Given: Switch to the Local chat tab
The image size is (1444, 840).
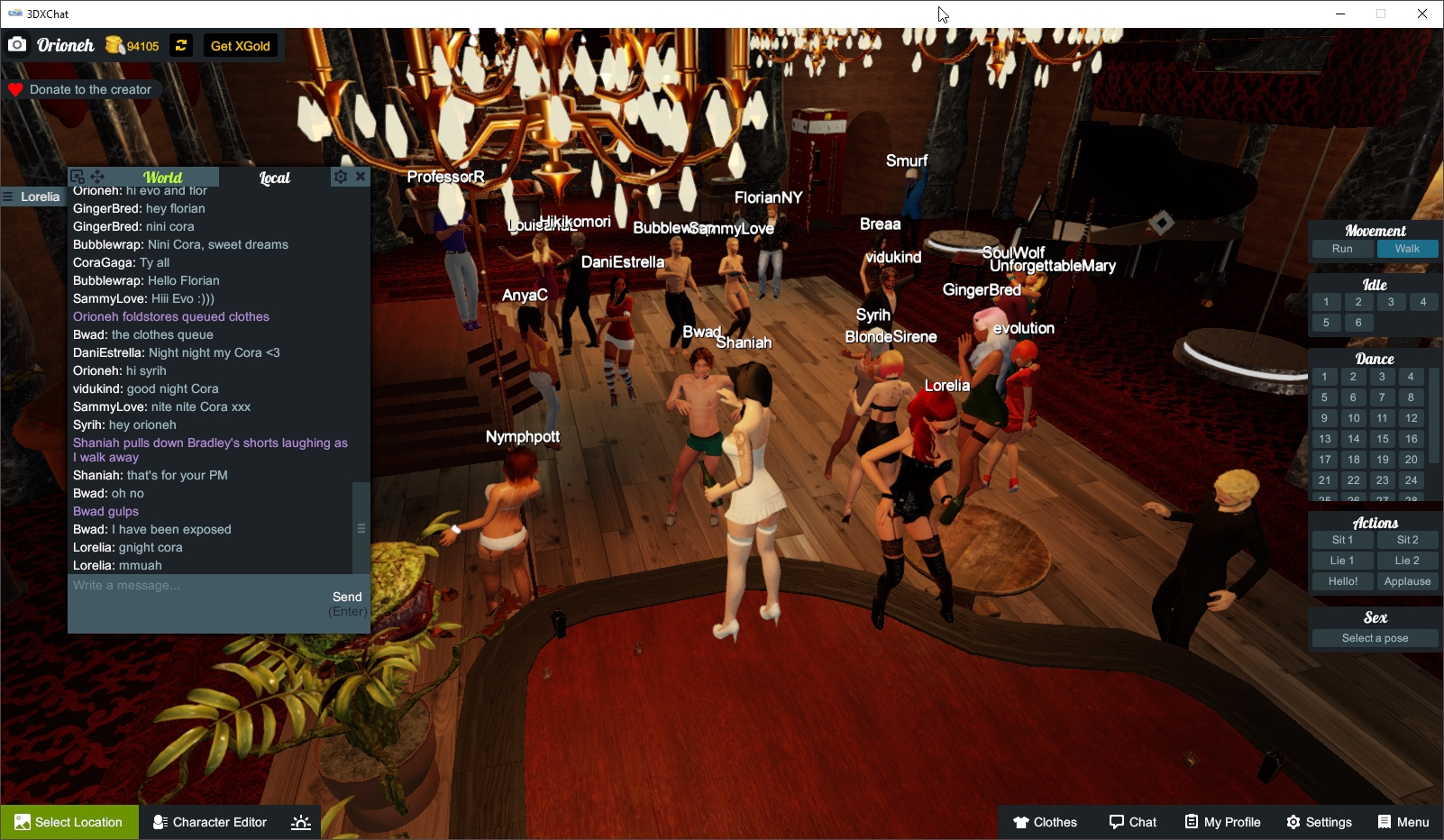Looking at the screenshot, I should click(274, 178).
